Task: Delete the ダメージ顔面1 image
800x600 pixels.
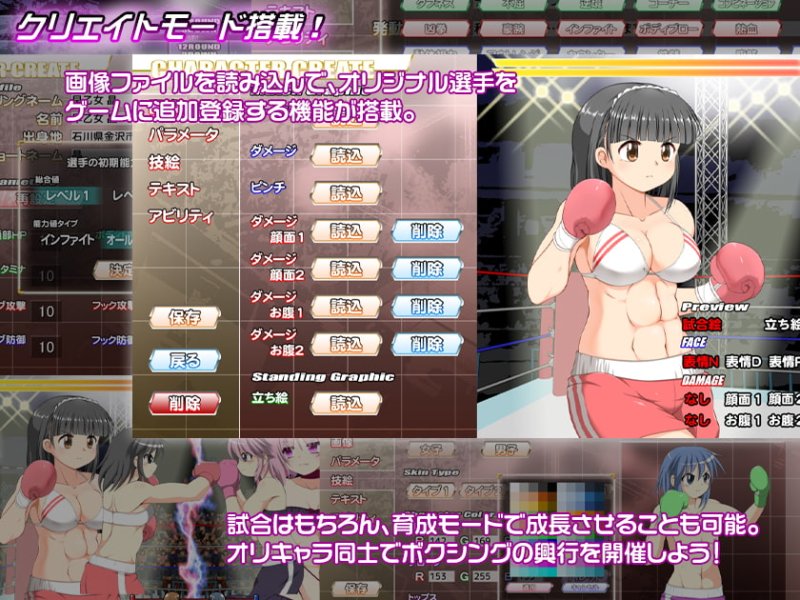Action: (426, 231)
